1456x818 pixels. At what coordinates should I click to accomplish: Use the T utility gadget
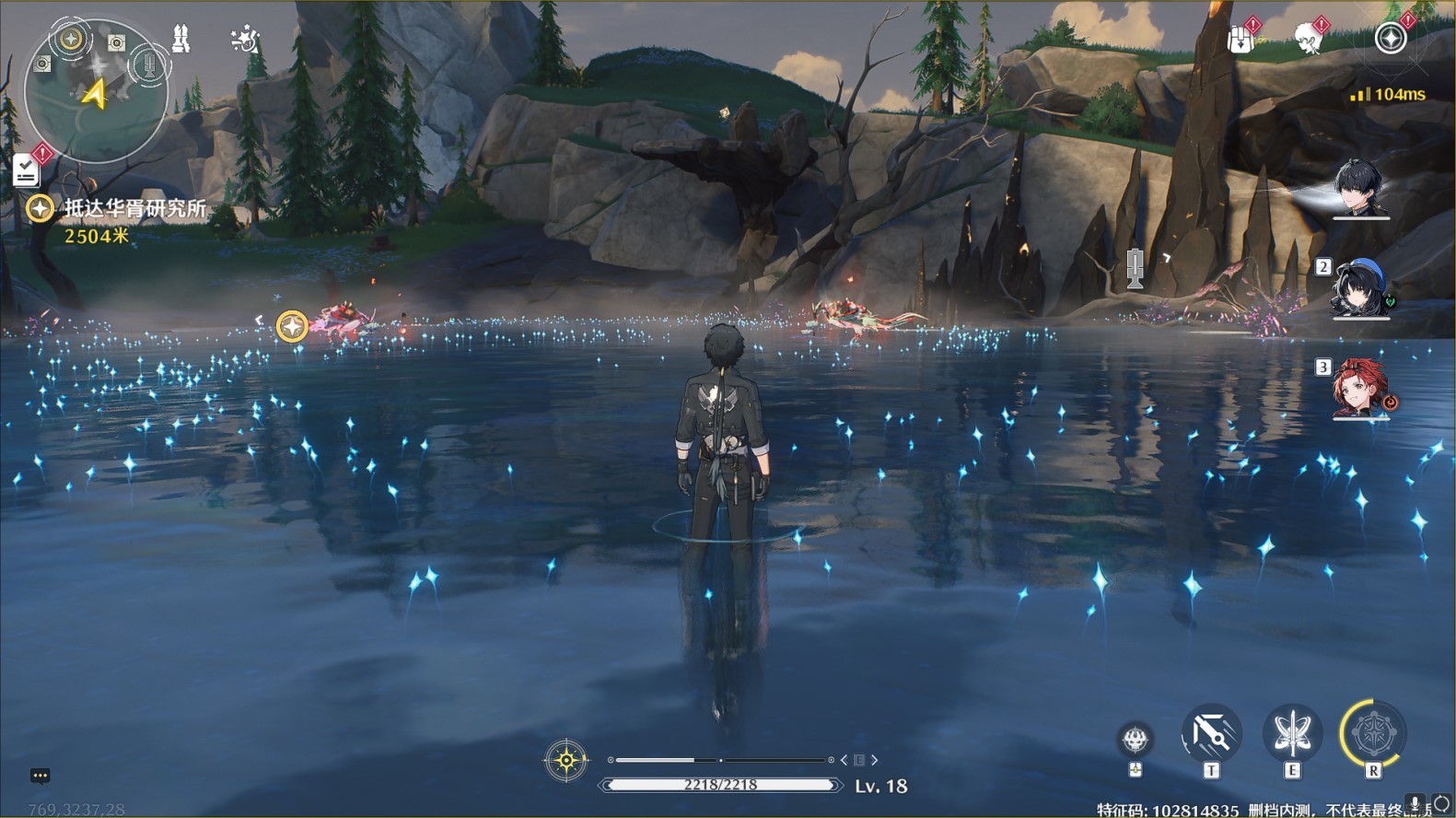point(1211,734)
